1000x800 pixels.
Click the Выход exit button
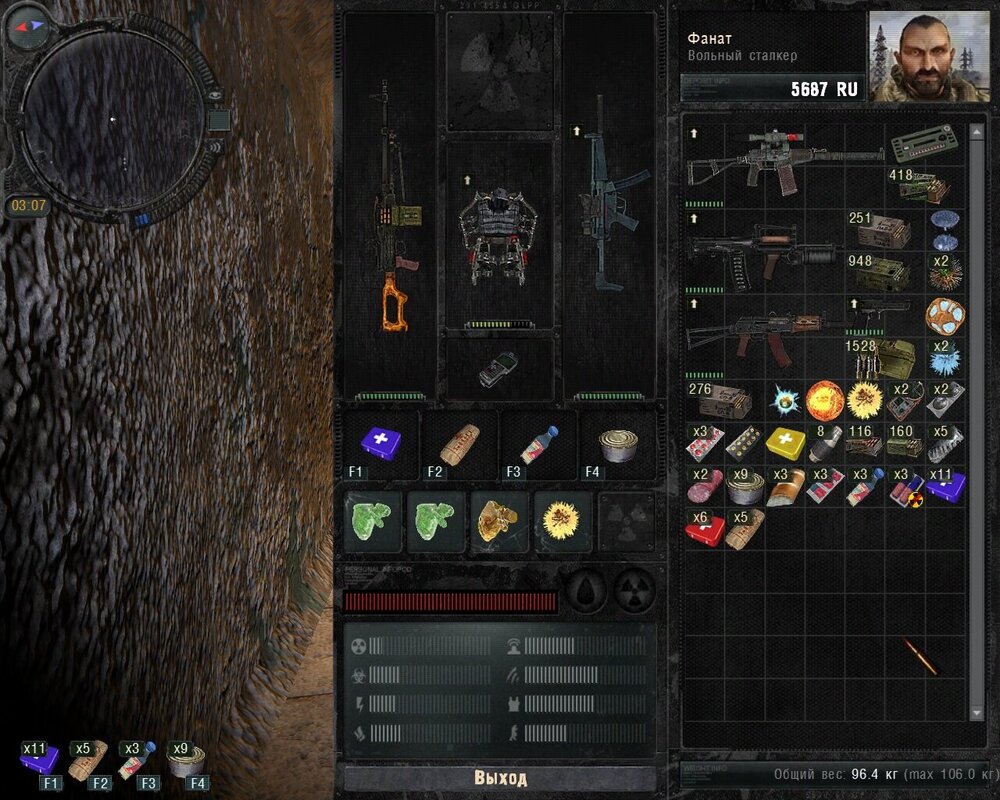tap(500, 778)
